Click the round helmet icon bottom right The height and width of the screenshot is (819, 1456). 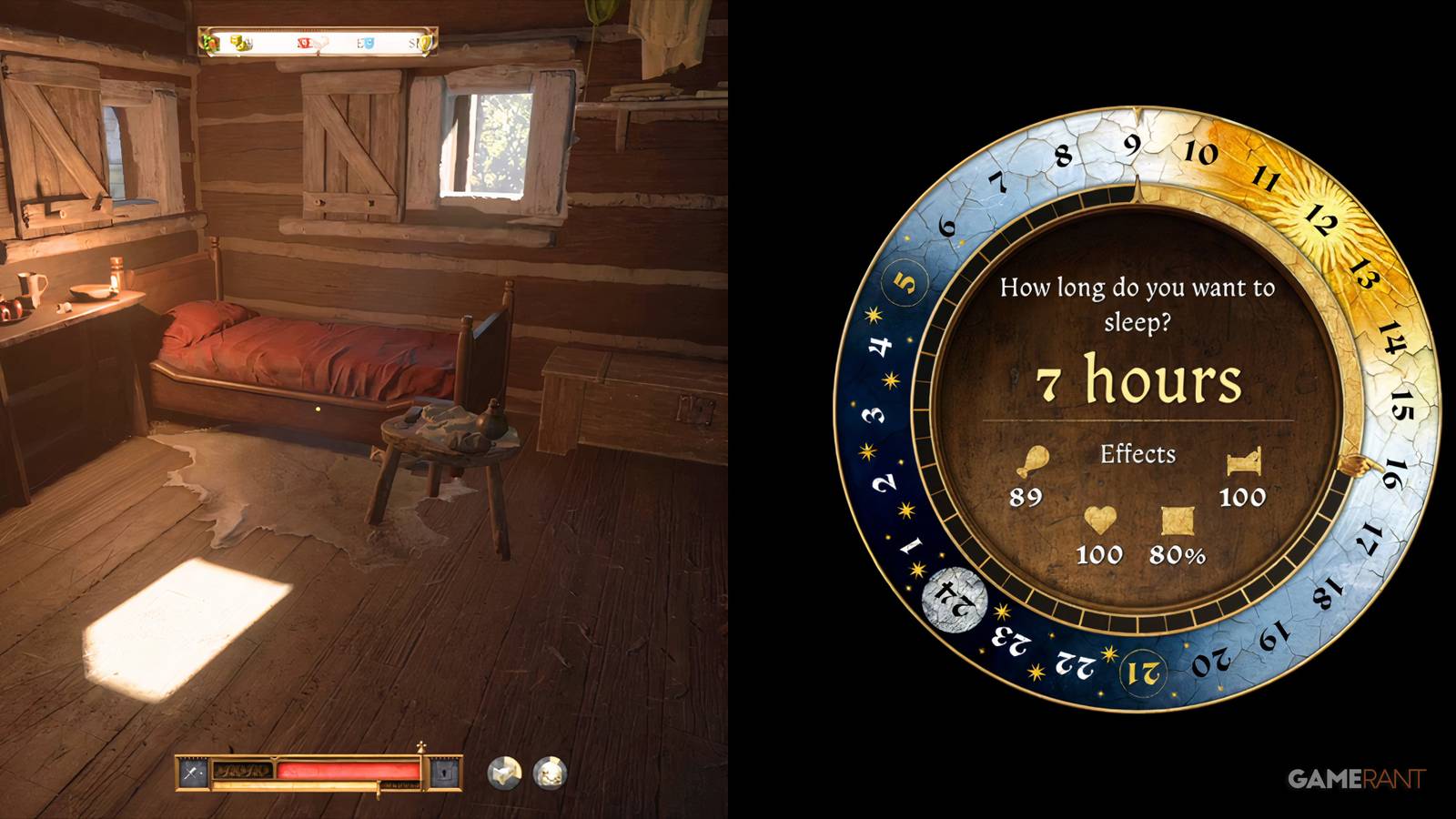tap(550, 772)
